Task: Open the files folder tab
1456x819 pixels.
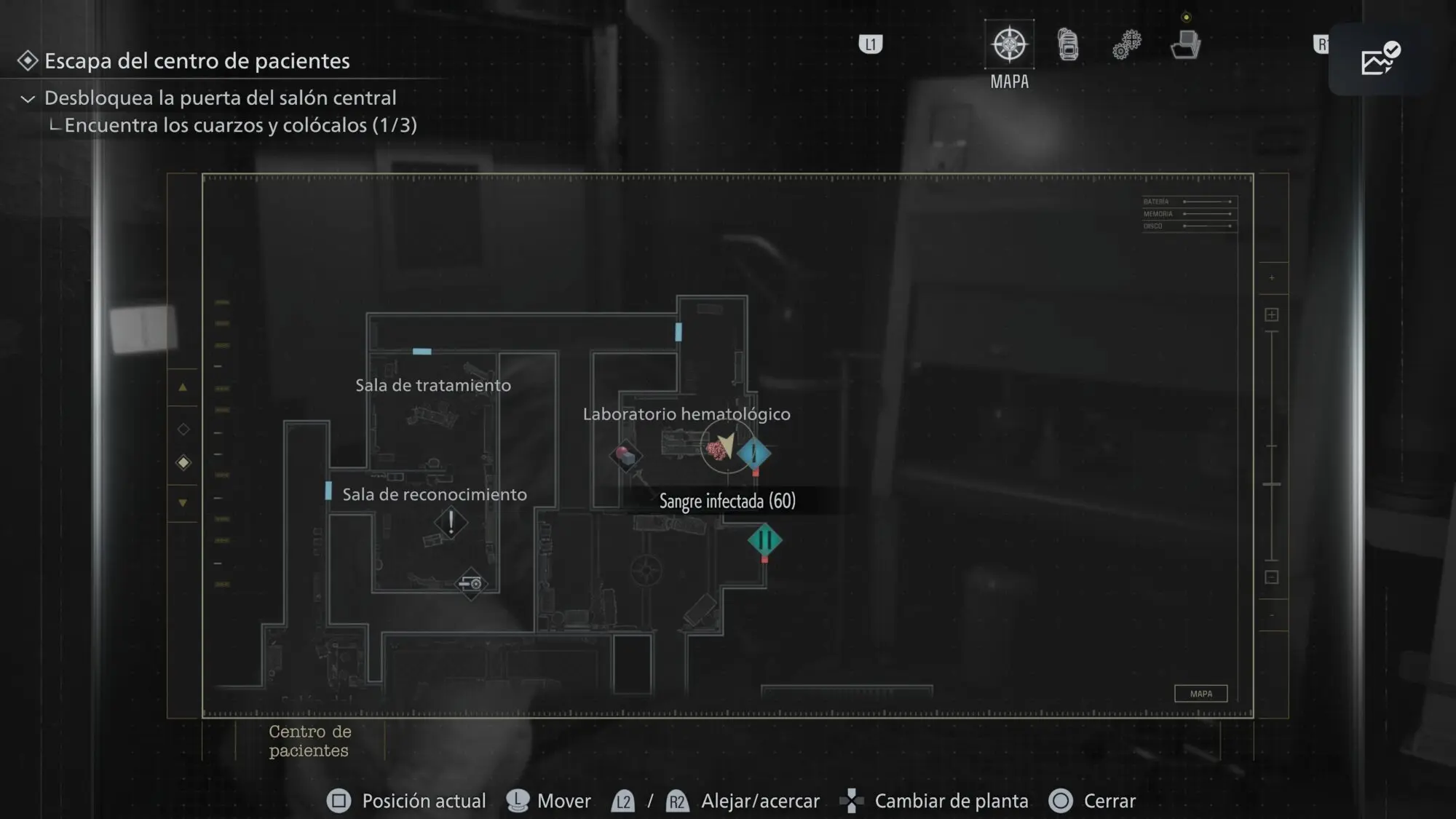Action: [x=1185, y=44]
